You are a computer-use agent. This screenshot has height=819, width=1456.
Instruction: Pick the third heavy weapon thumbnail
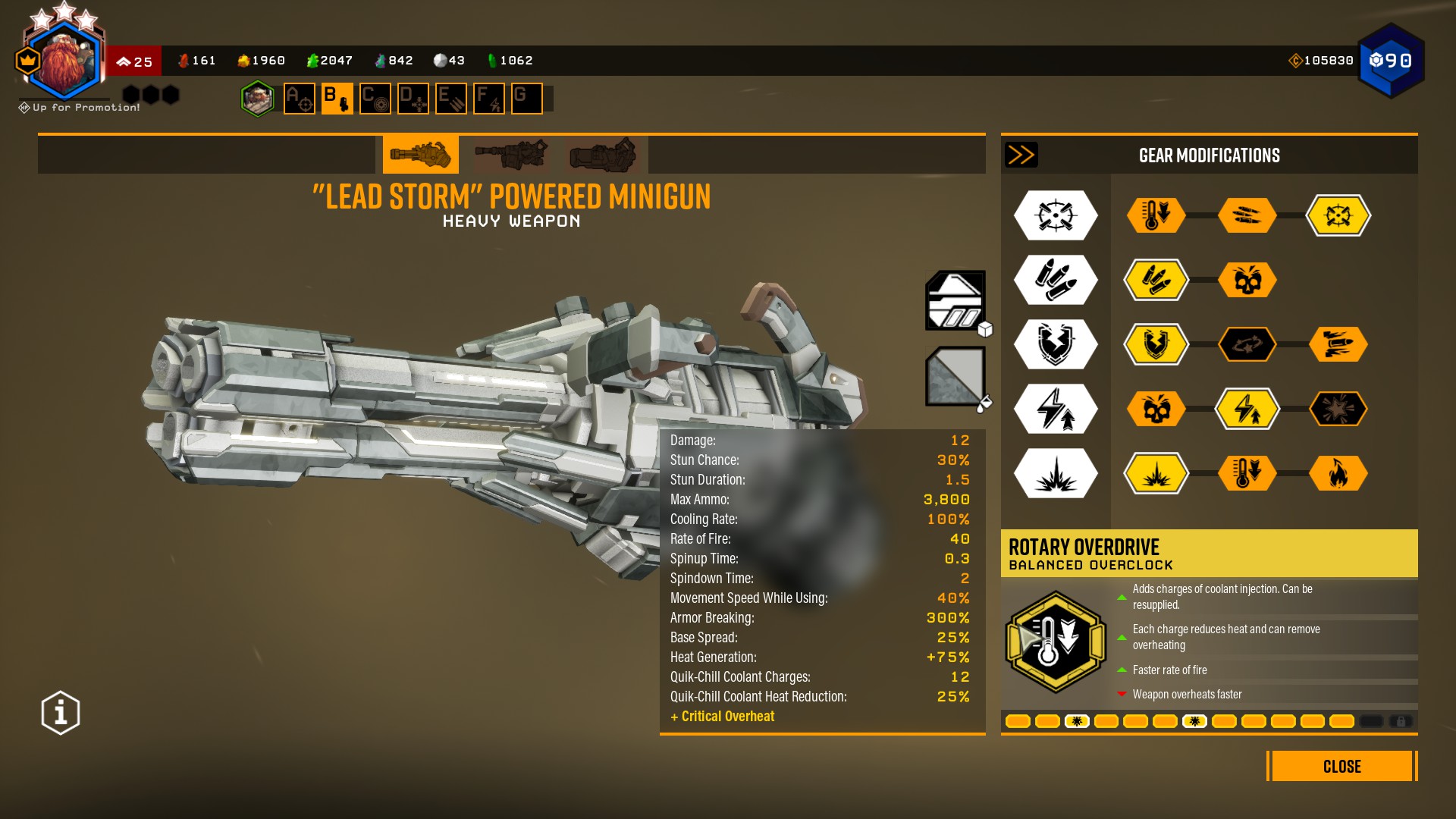pos(602,155)
